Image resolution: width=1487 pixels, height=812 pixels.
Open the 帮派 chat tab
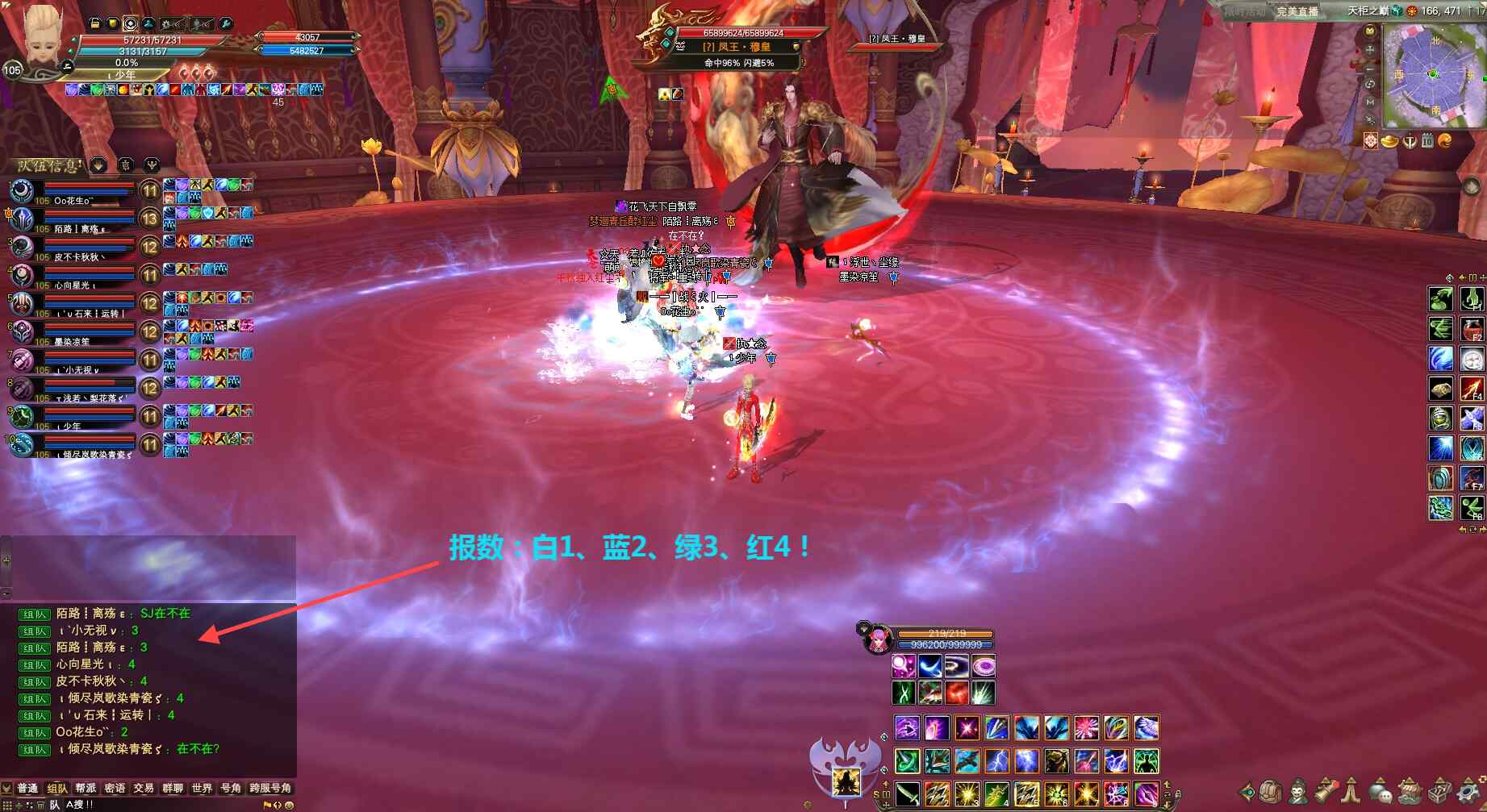pyautogui.click(x=86, y=788)
